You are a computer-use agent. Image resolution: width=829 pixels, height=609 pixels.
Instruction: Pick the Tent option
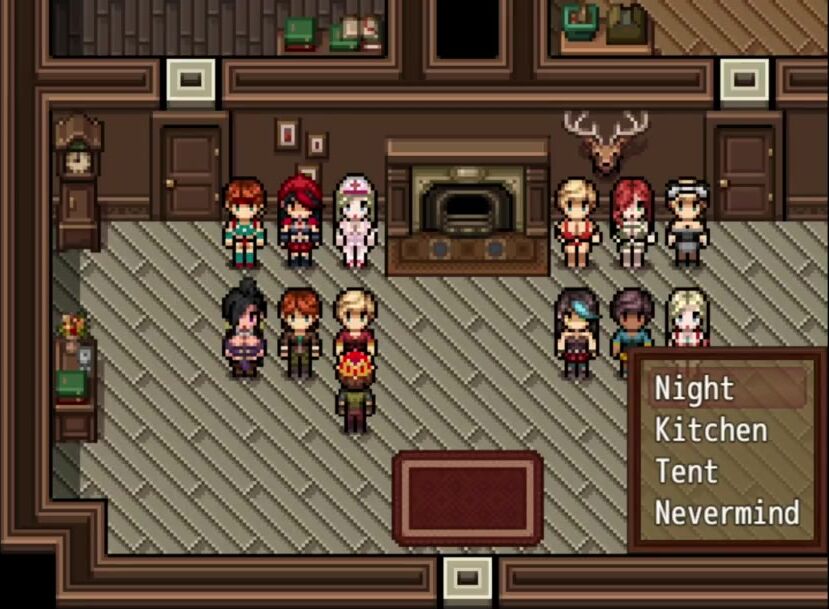coord(687,471)
